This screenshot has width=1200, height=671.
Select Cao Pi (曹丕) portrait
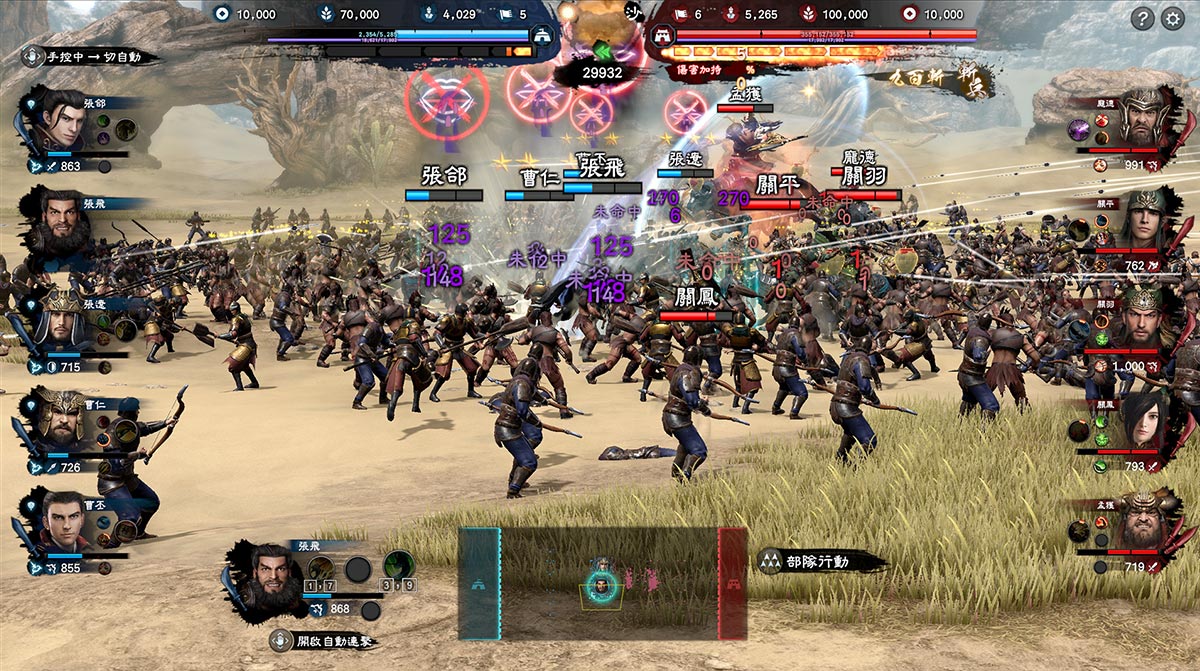tap(62, 520)
